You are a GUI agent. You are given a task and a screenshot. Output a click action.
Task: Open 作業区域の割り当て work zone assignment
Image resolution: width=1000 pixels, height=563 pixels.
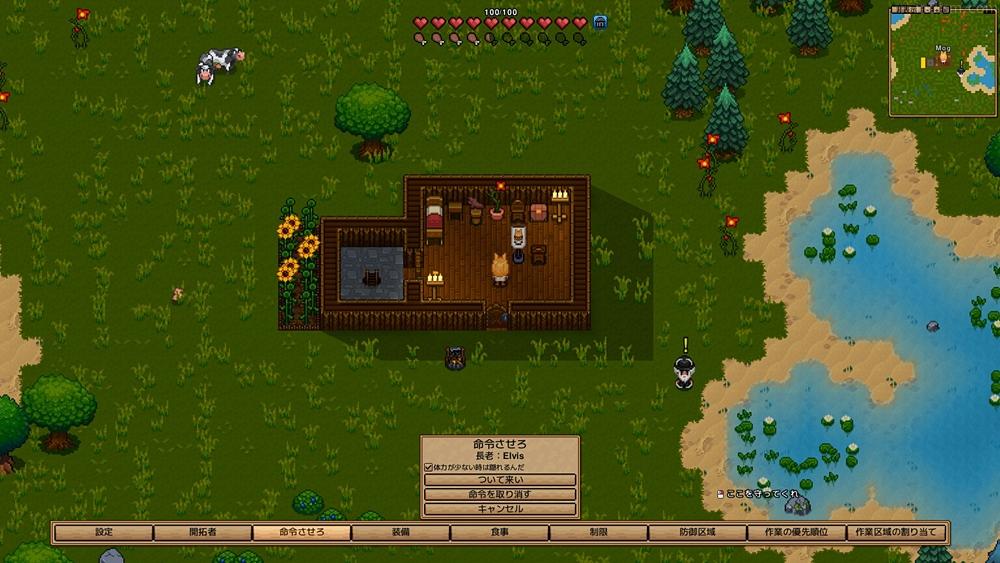pos(896,532)
